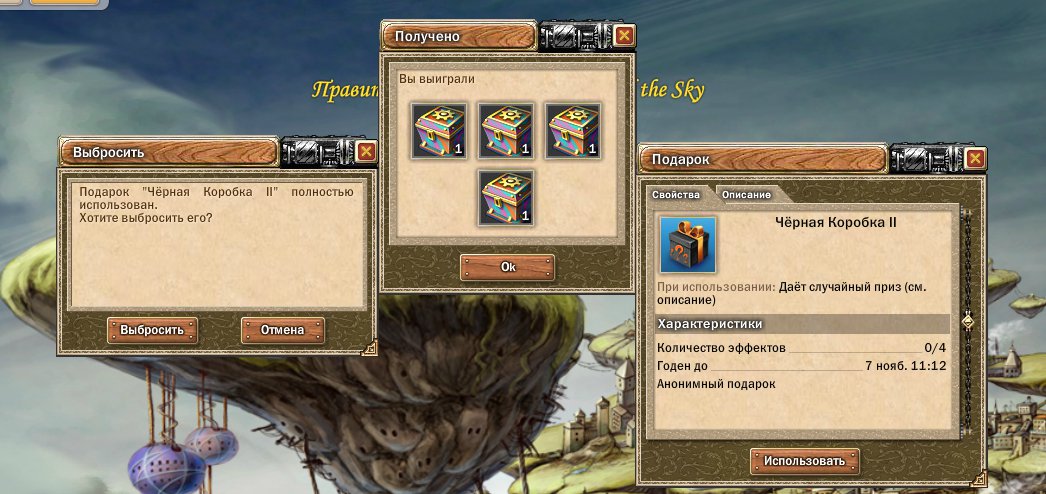Image resolution: width=1046 pixels, height=494 pixels.
Task: Close the Выбросить dialog window
Action: click(366, 152)
